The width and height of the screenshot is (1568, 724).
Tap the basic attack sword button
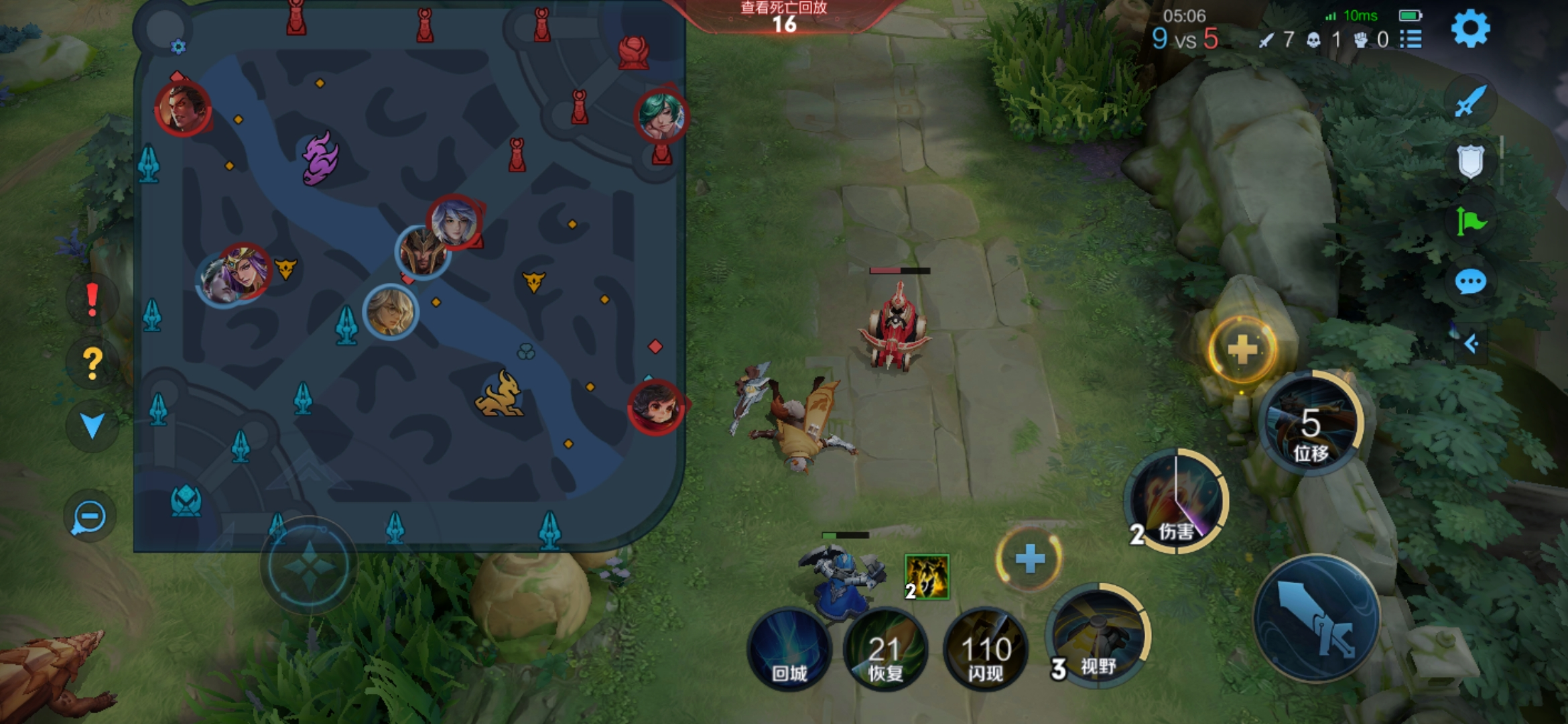point(1316,618)
